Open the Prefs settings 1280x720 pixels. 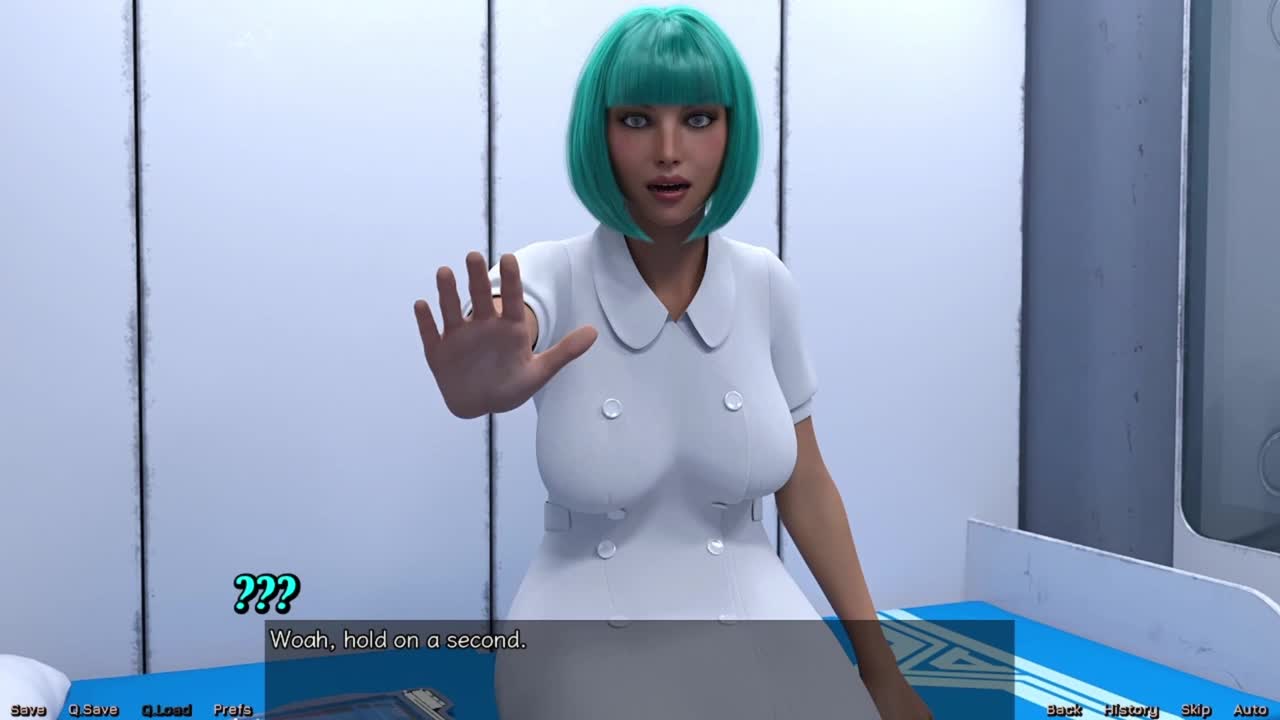pyautogui.click(x=233, y=710)
